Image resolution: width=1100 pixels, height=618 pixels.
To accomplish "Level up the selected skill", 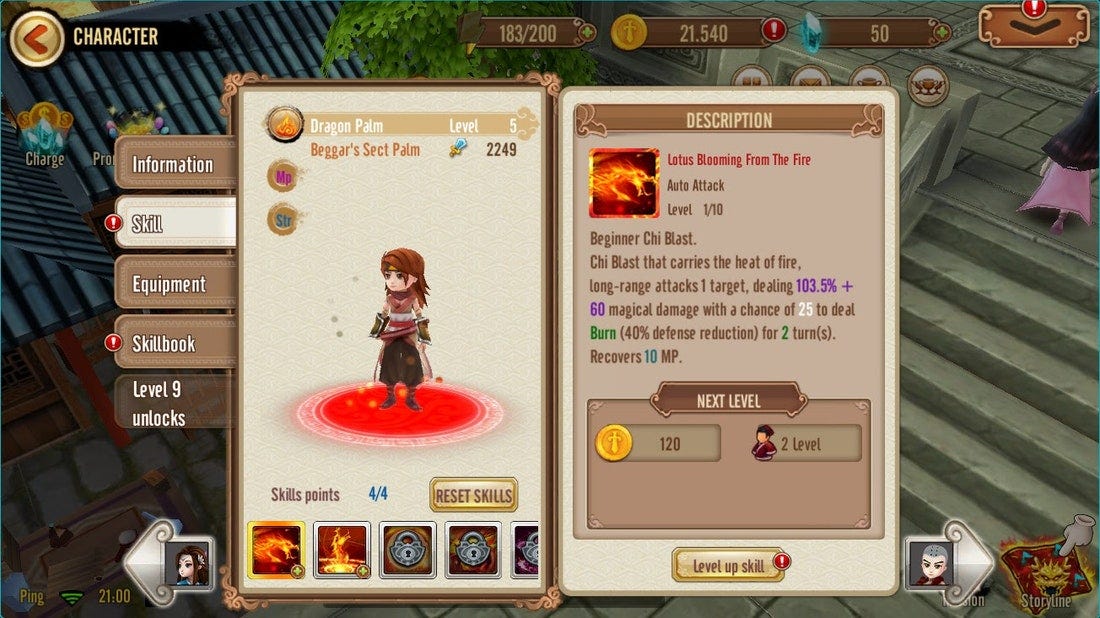I will click(728, 566).
